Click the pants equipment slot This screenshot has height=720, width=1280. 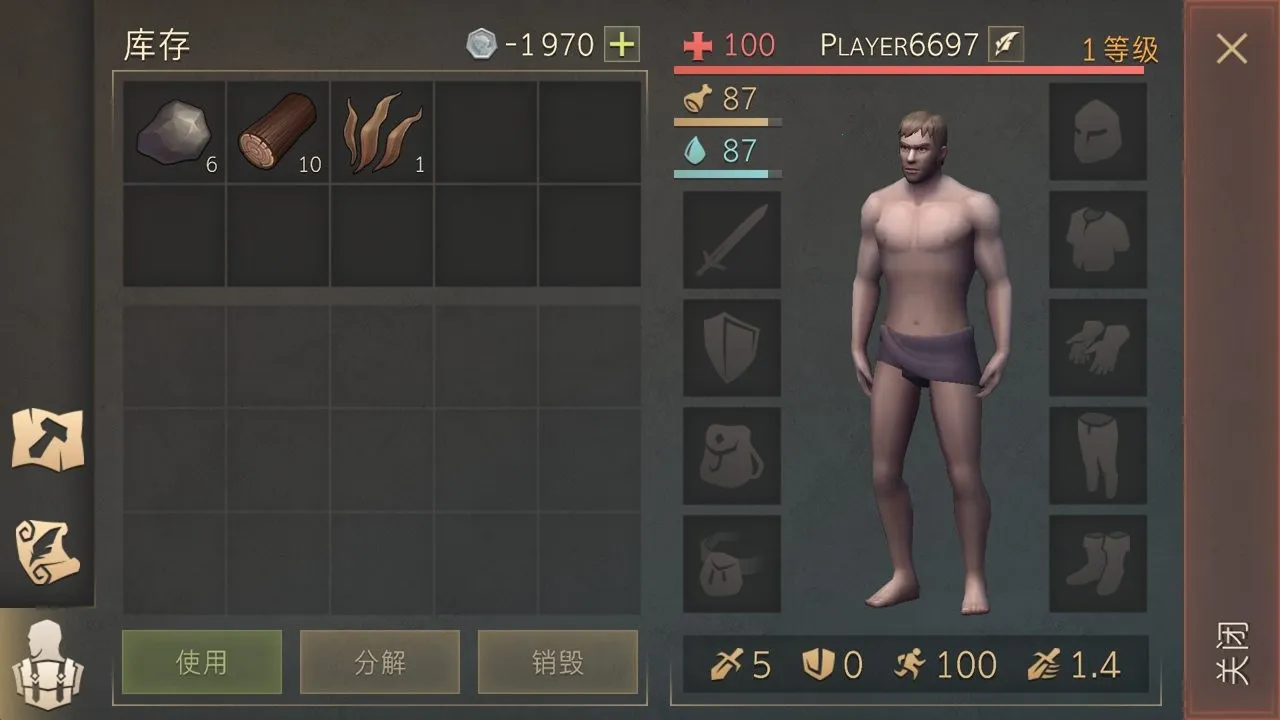(1097, 455)
